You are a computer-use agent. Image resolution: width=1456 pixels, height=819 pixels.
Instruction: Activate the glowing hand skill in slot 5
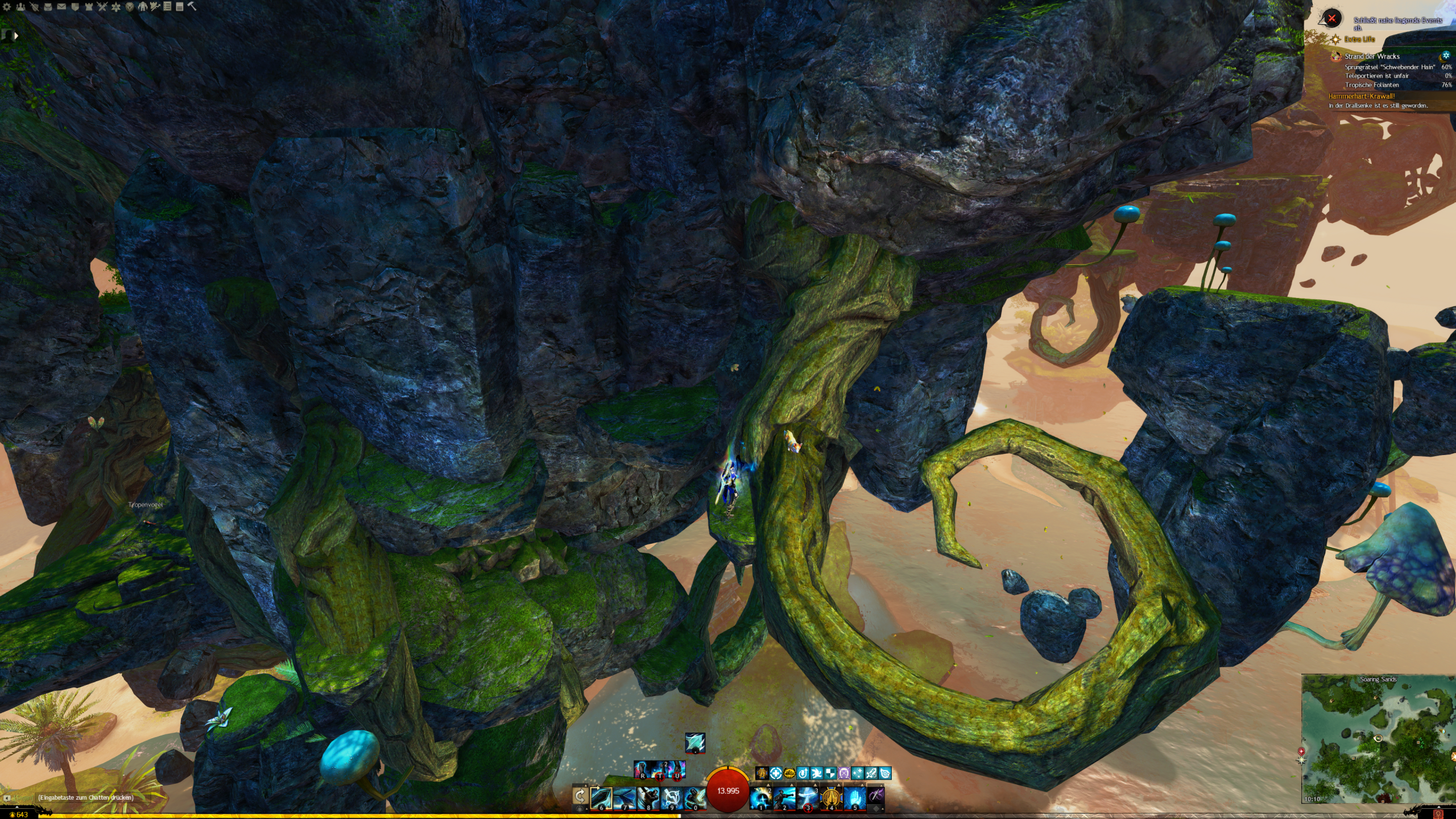pyautogui.click(x=854, y=798)
